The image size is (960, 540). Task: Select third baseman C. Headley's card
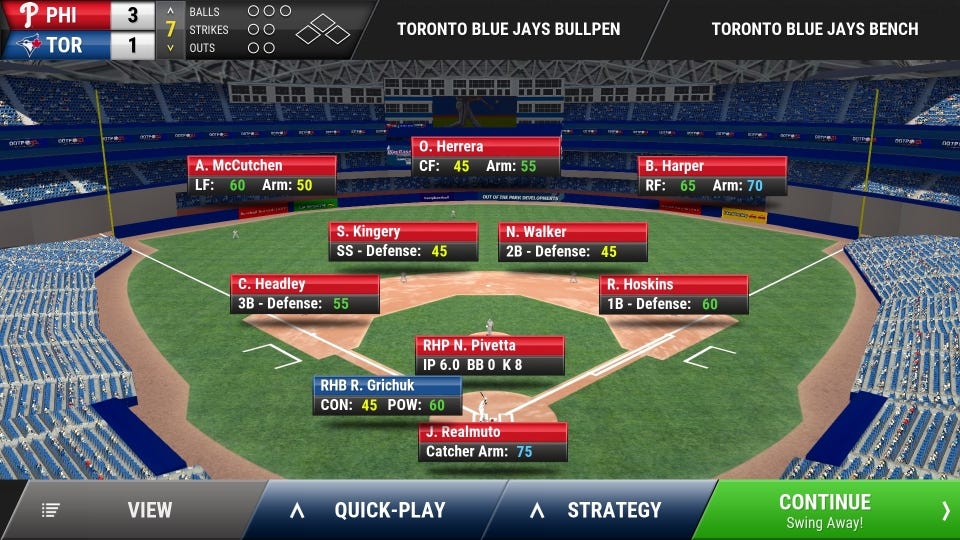point(304,294)
